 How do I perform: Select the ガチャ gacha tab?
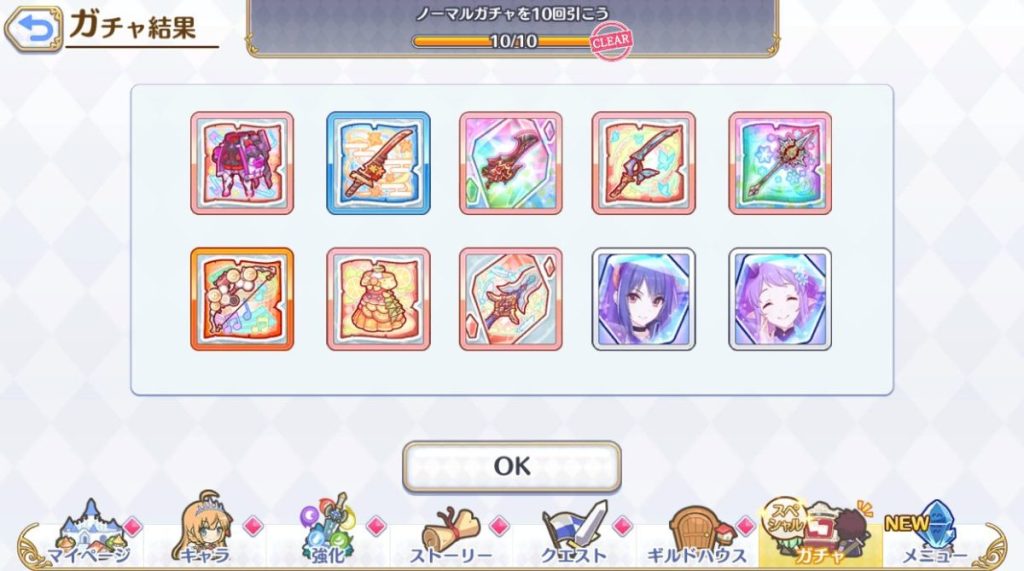818,535
